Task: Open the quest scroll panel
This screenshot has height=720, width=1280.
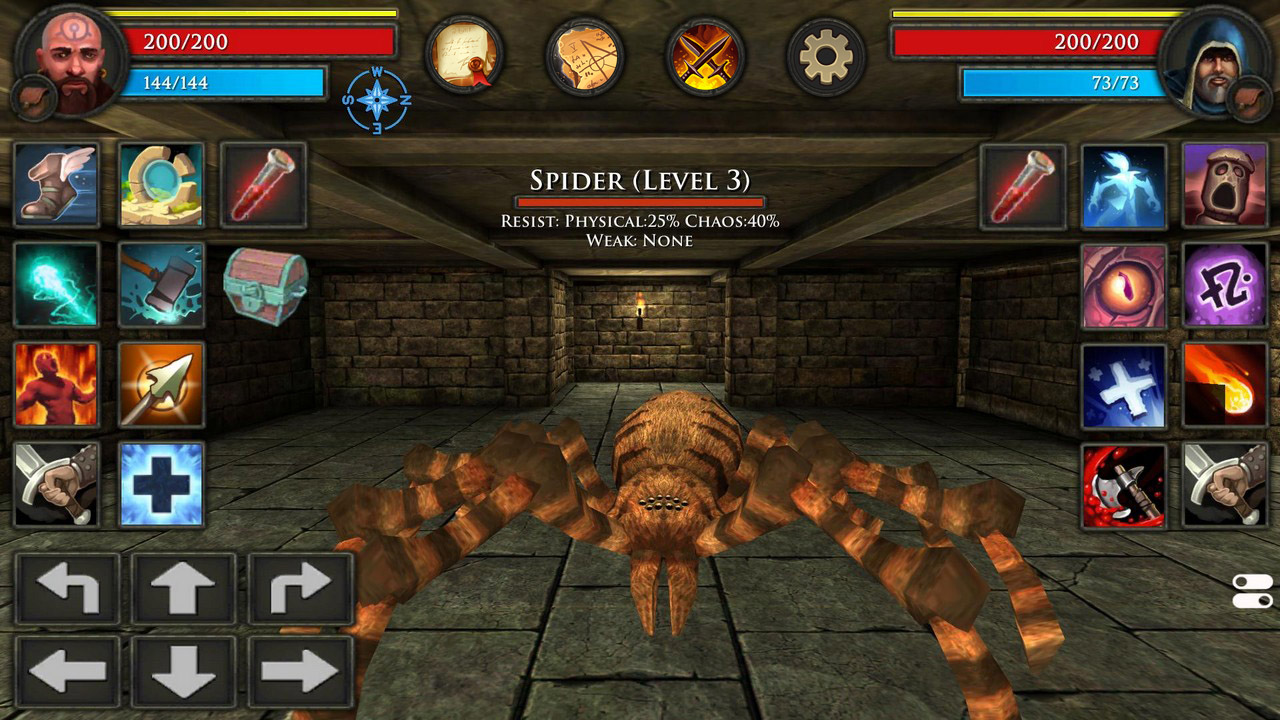Action: [x=467, y=57]
